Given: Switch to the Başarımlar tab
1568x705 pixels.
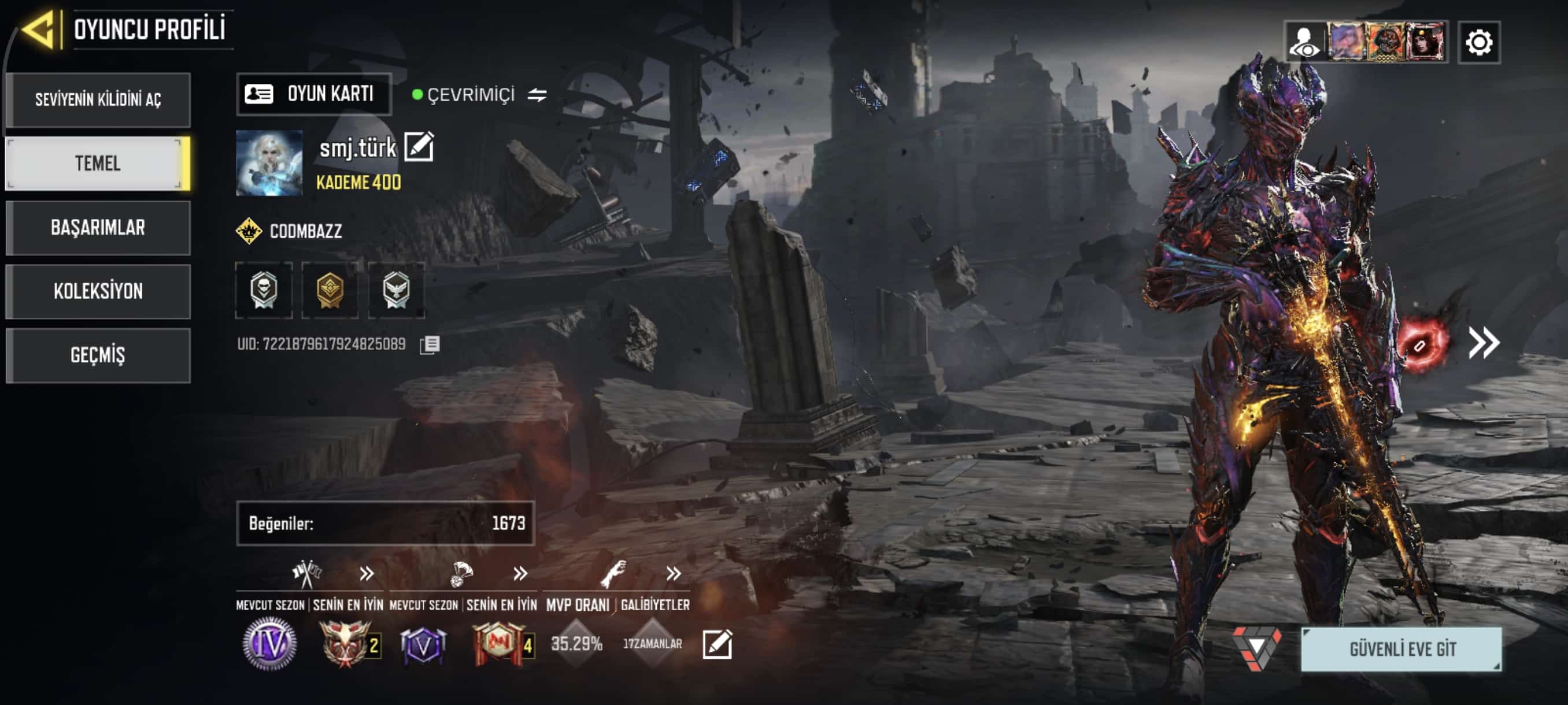Looking at the screenshot, I should (x=98, y=228).
